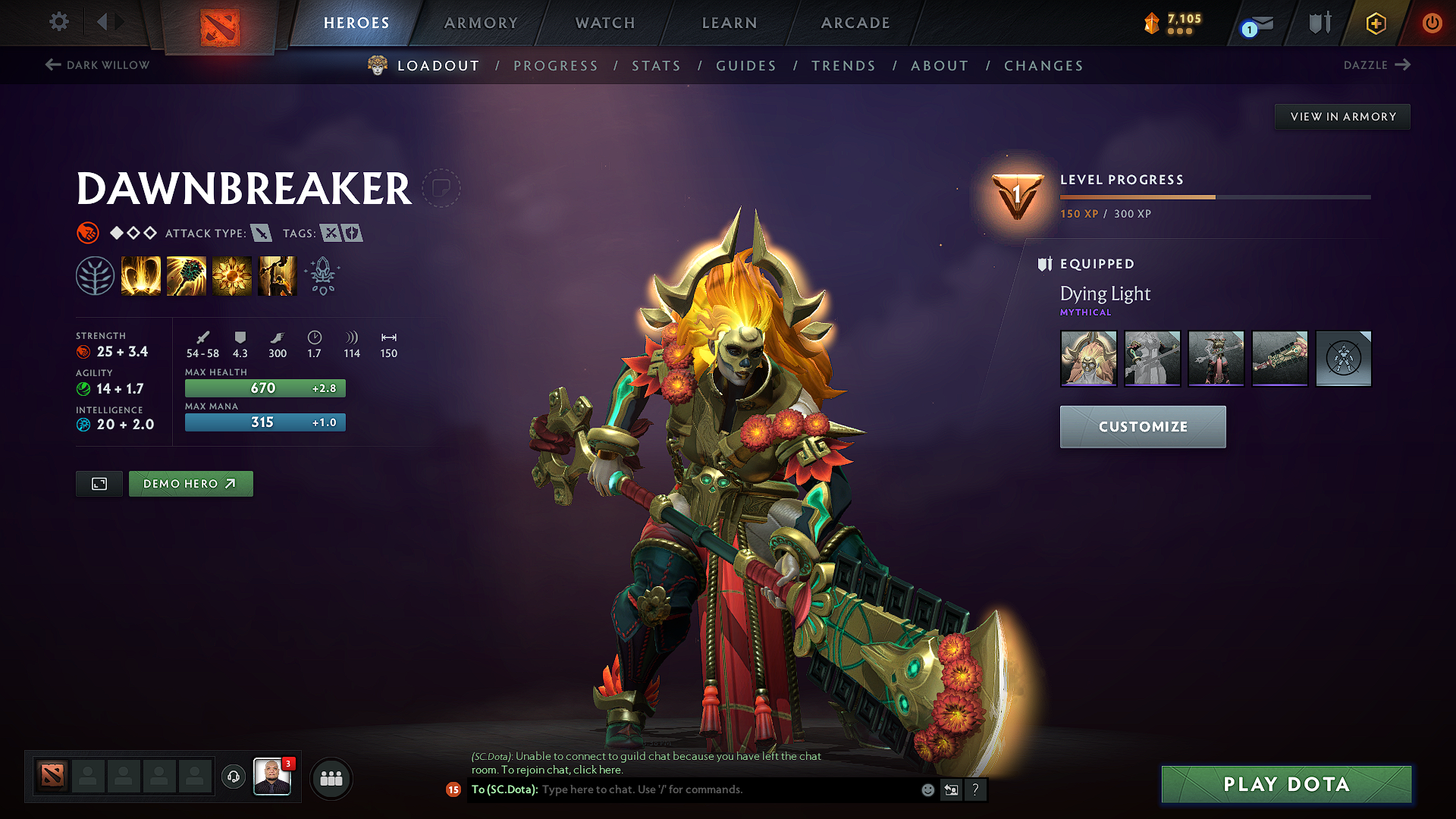Switch to the STATS tab
The width and height of the screenshot is (1456, 819).
tap(656, 66)
